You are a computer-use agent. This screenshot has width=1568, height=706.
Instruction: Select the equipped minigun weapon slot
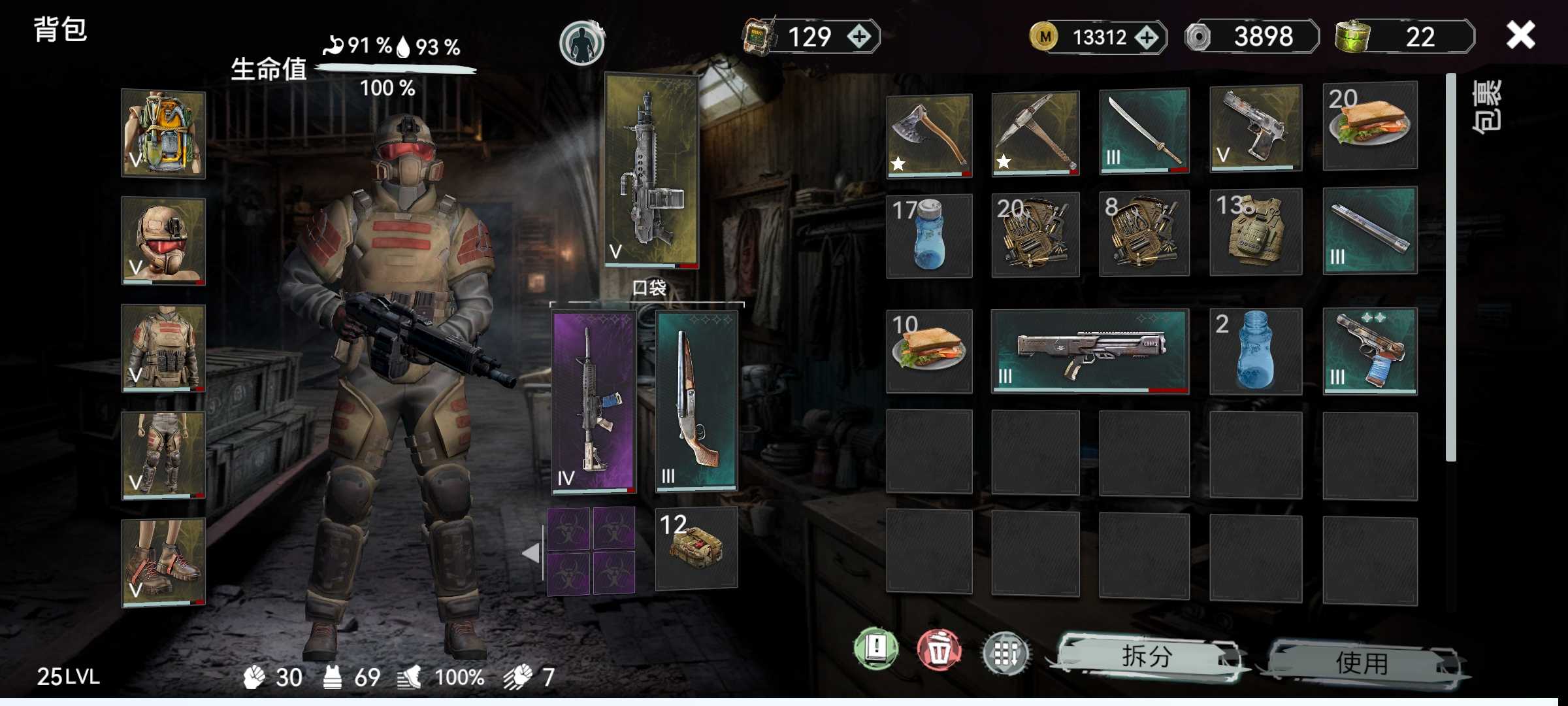[651, 171]
